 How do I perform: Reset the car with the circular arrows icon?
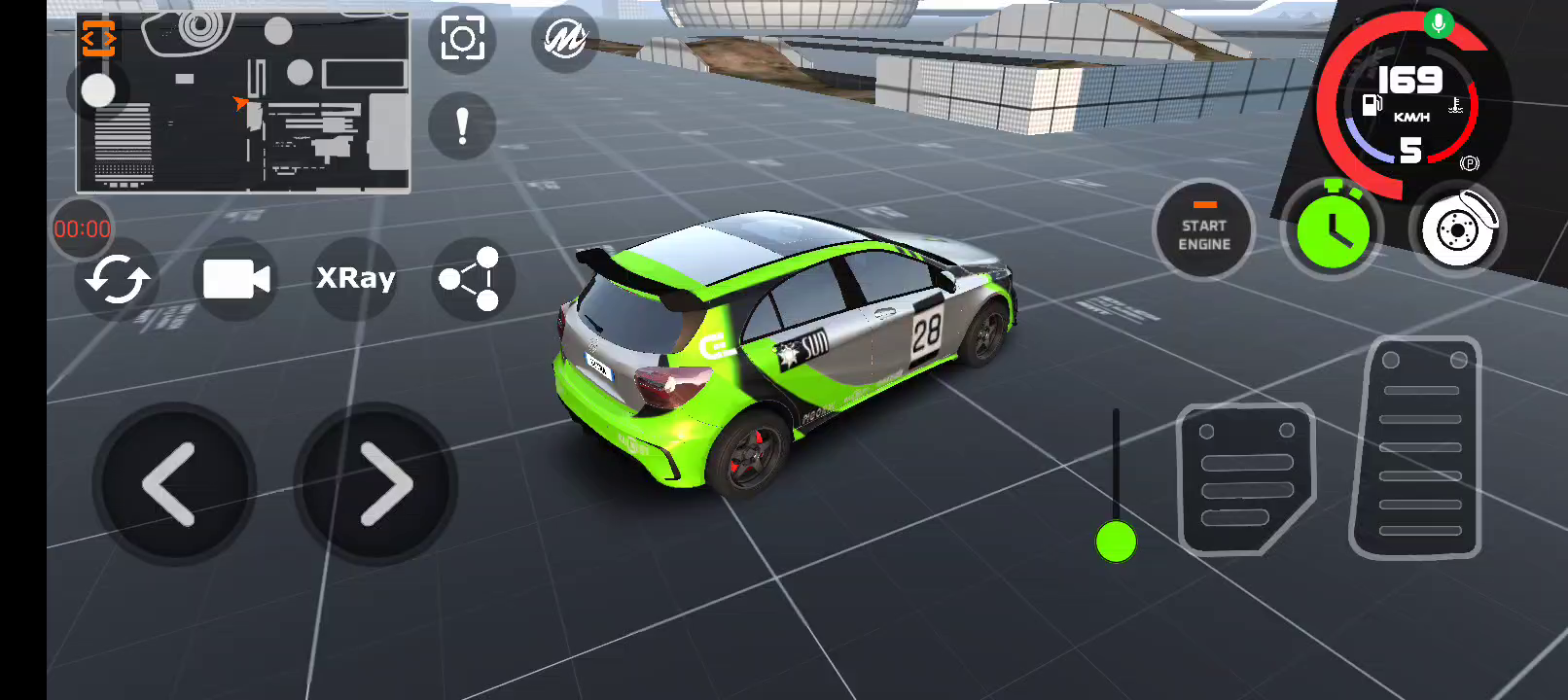pos(117,280)
